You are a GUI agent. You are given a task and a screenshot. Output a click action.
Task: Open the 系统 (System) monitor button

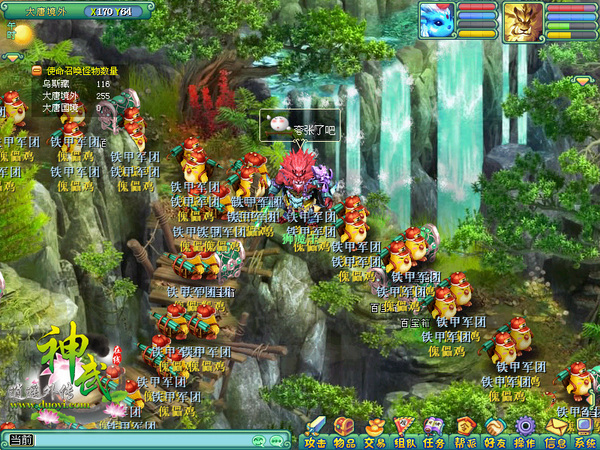585,431
